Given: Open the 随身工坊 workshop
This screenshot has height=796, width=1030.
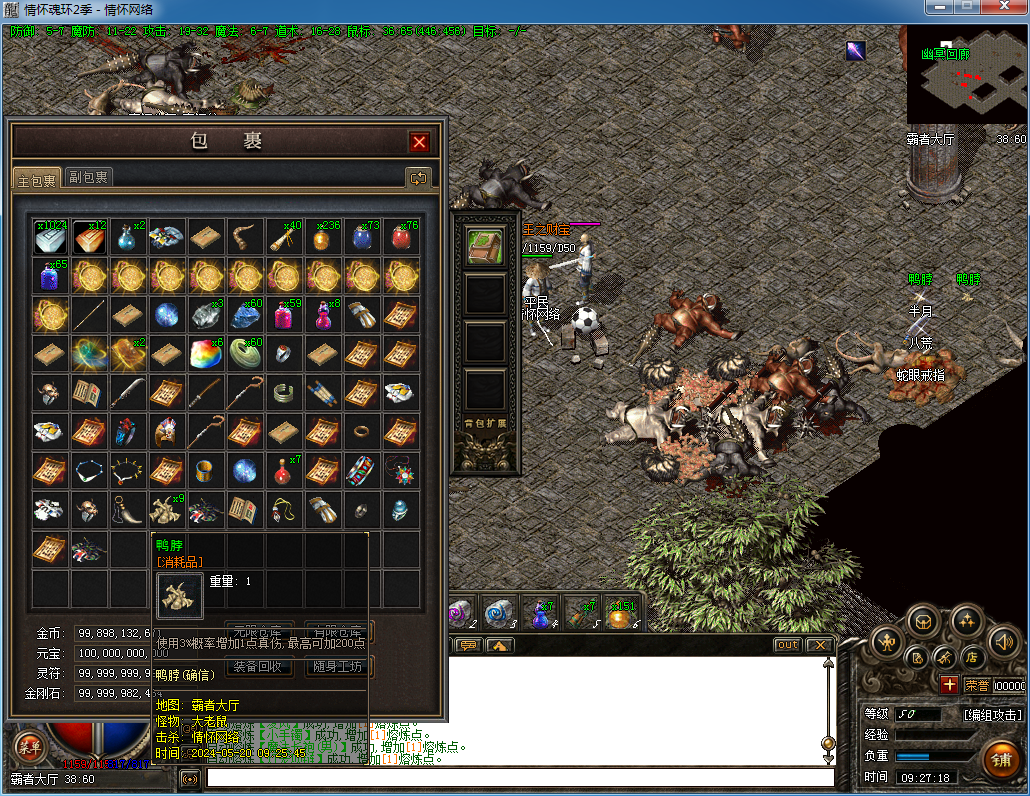Looking at the screenshot, I should pyautogui.click(x=339, y=666).
